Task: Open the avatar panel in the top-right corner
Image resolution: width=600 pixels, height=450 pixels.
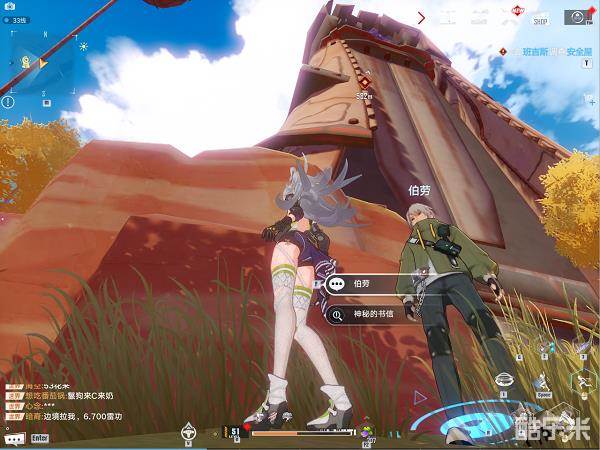Action: [577, 17]
